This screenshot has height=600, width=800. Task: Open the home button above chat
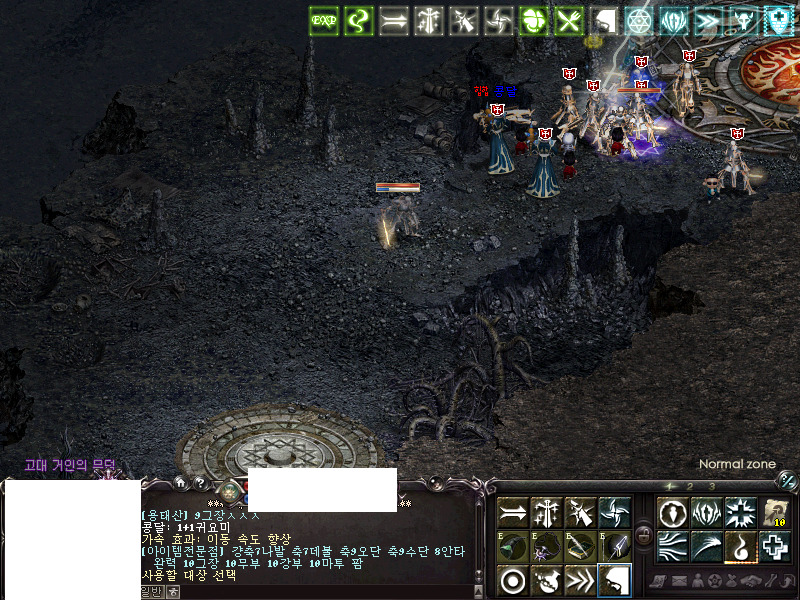tap(181, 484)
